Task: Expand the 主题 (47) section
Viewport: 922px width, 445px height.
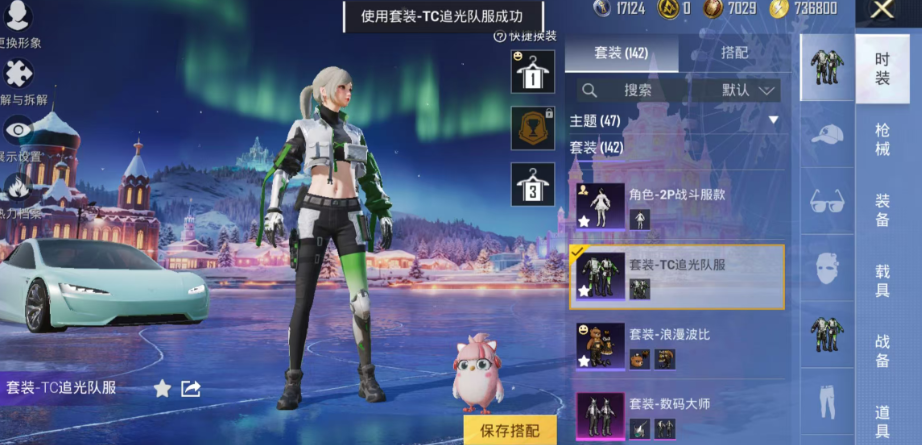Action: (773, 121)
